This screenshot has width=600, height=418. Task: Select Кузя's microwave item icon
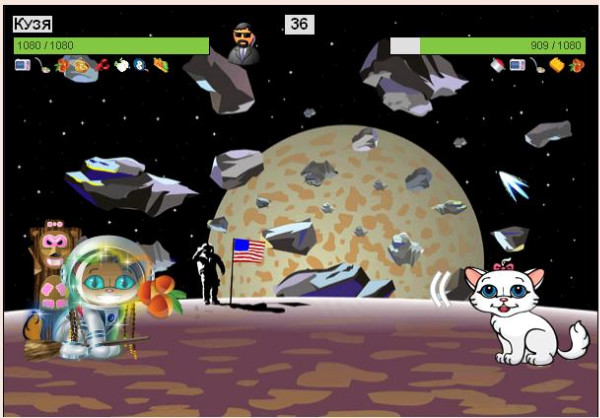pos(22,65)
